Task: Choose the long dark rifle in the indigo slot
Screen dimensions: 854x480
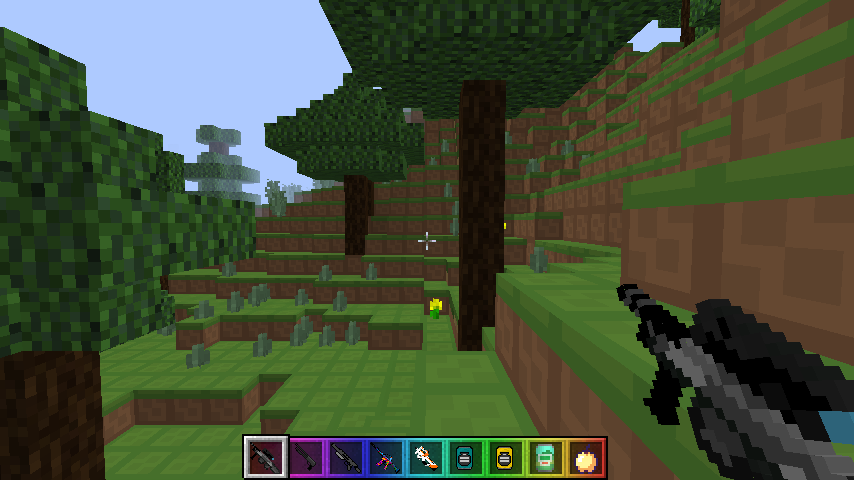Action: click(346, 458)
